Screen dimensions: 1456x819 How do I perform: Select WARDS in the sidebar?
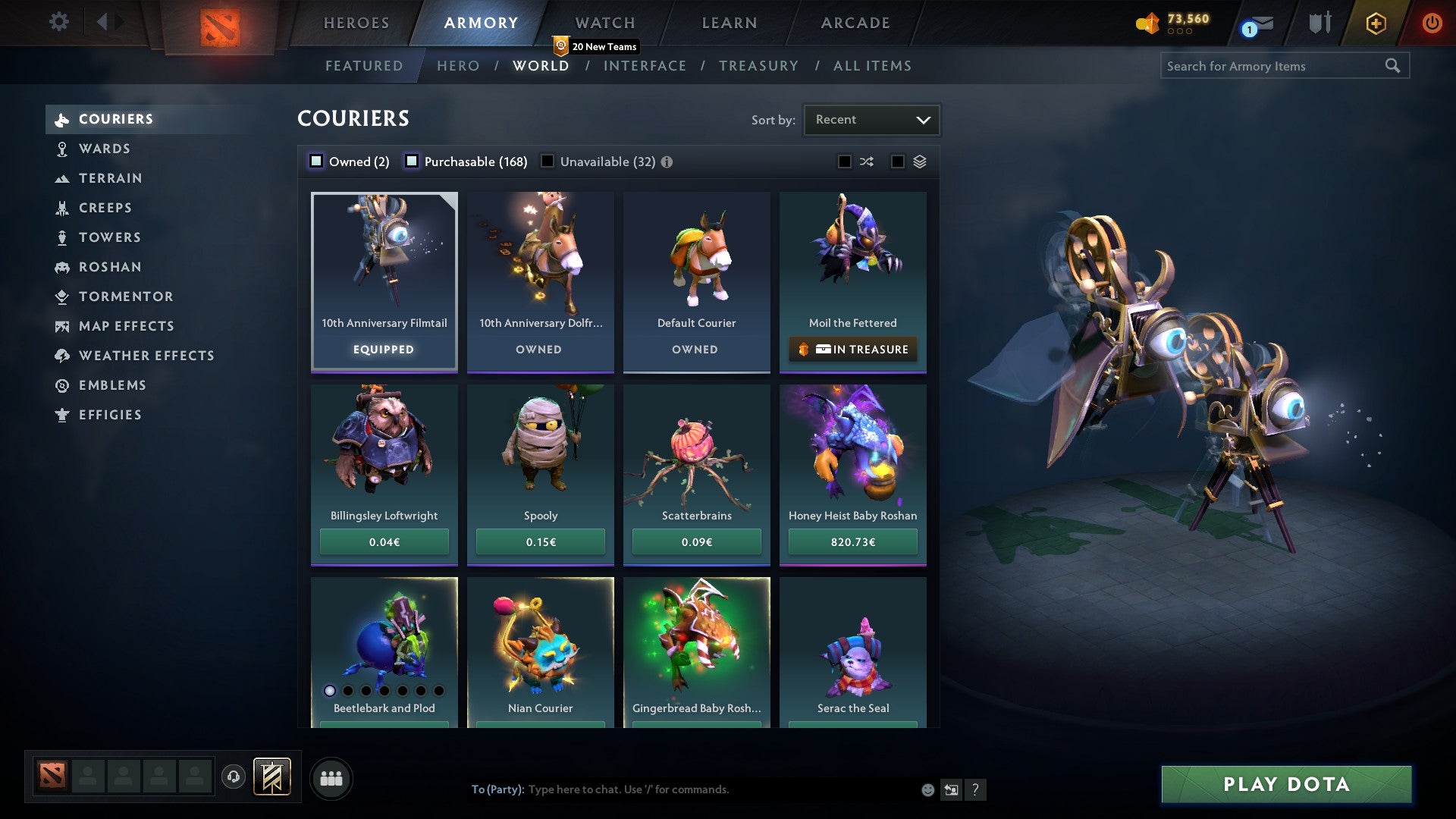pos(104,149)
